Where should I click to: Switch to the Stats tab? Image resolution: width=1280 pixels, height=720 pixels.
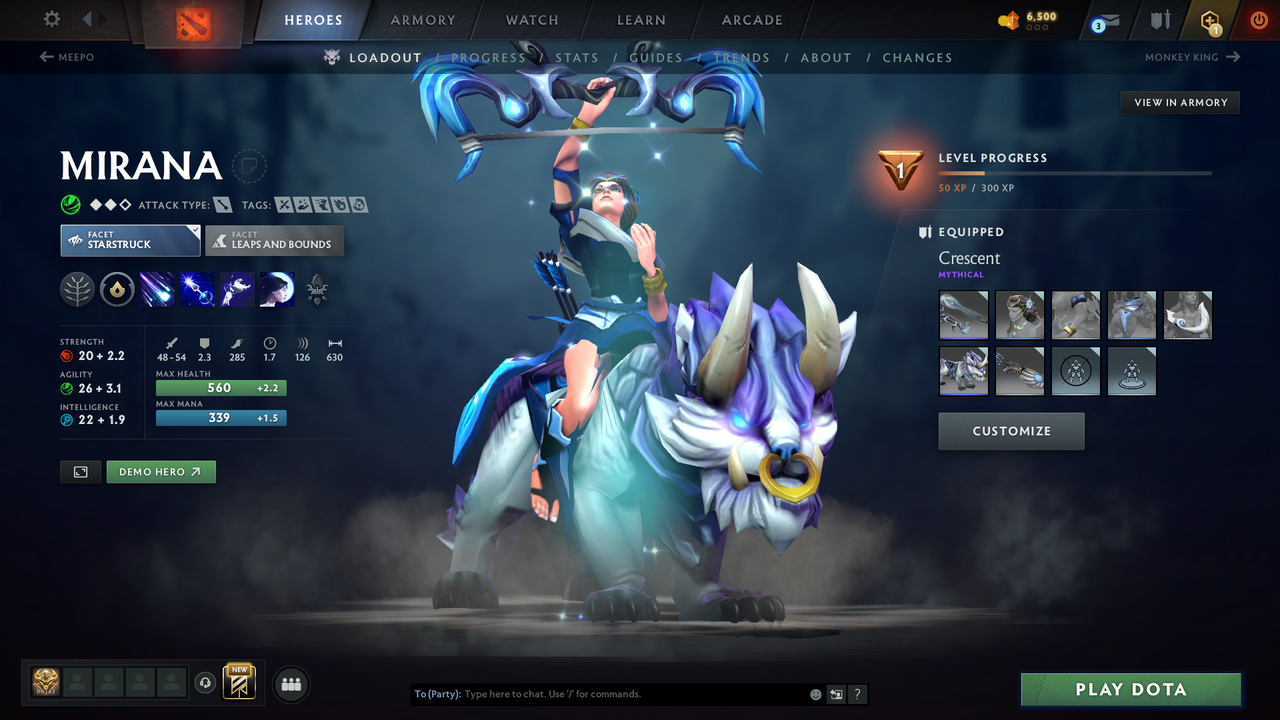click(x=577, y=57)
